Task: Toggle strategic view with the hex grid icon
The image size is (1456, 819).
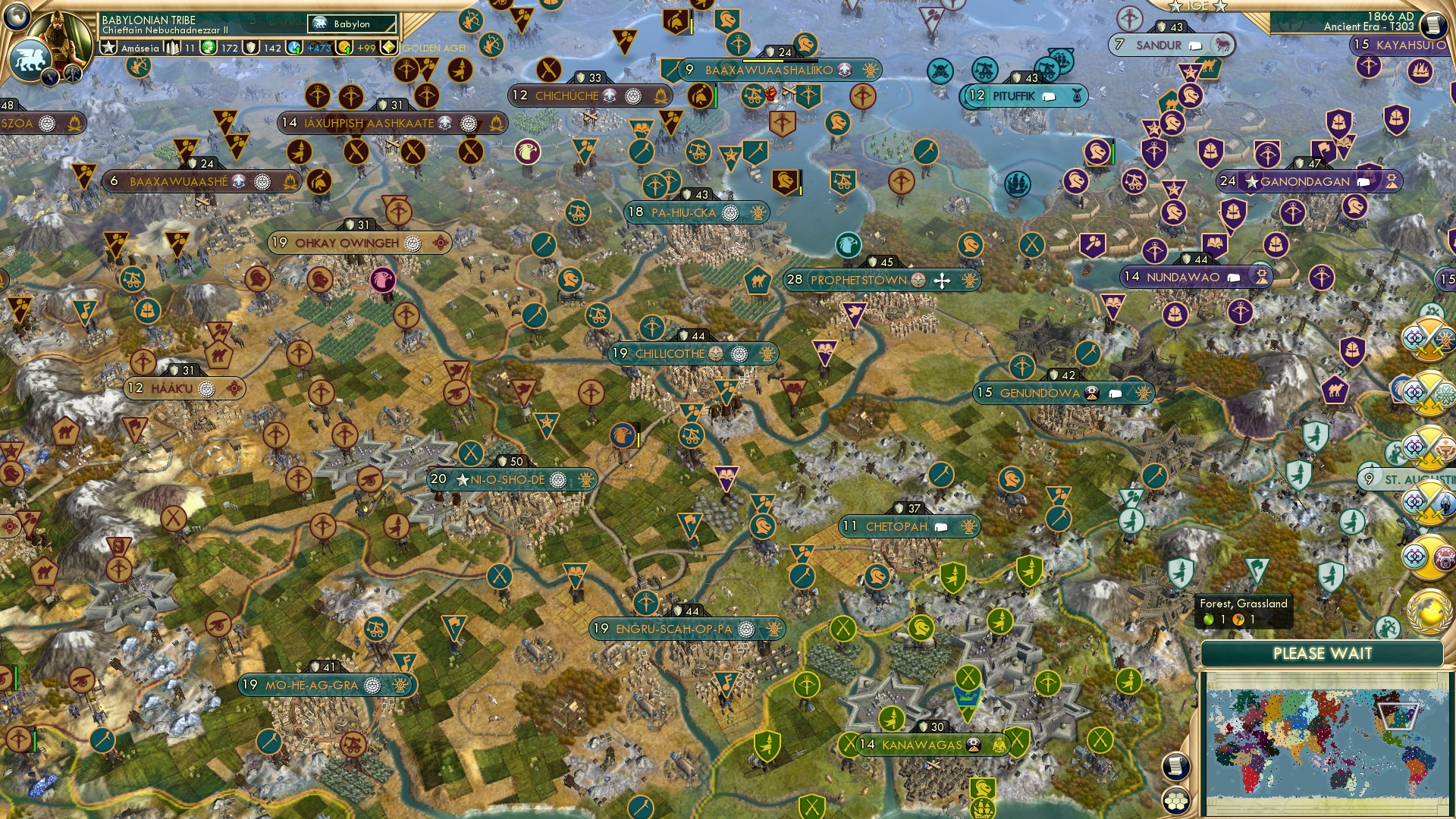Action: click(x=1175, y=802)
